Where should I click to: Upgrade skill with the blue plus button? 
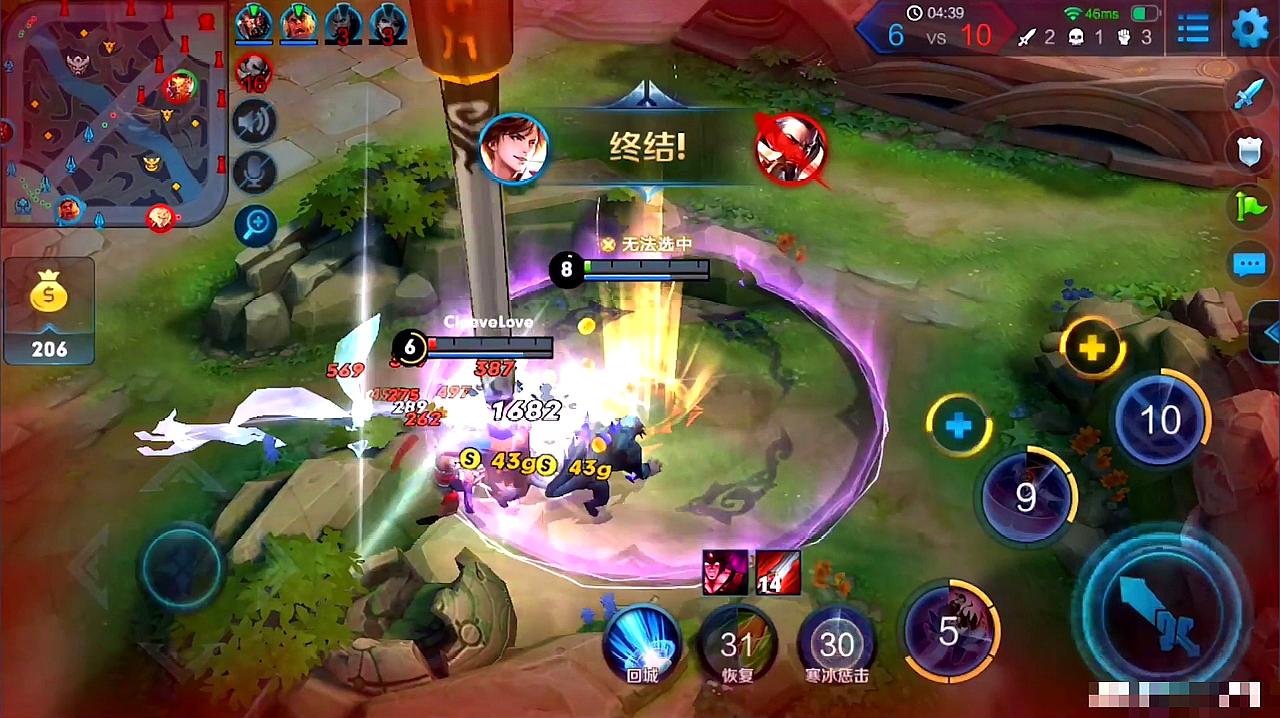(x=958, y=426)
